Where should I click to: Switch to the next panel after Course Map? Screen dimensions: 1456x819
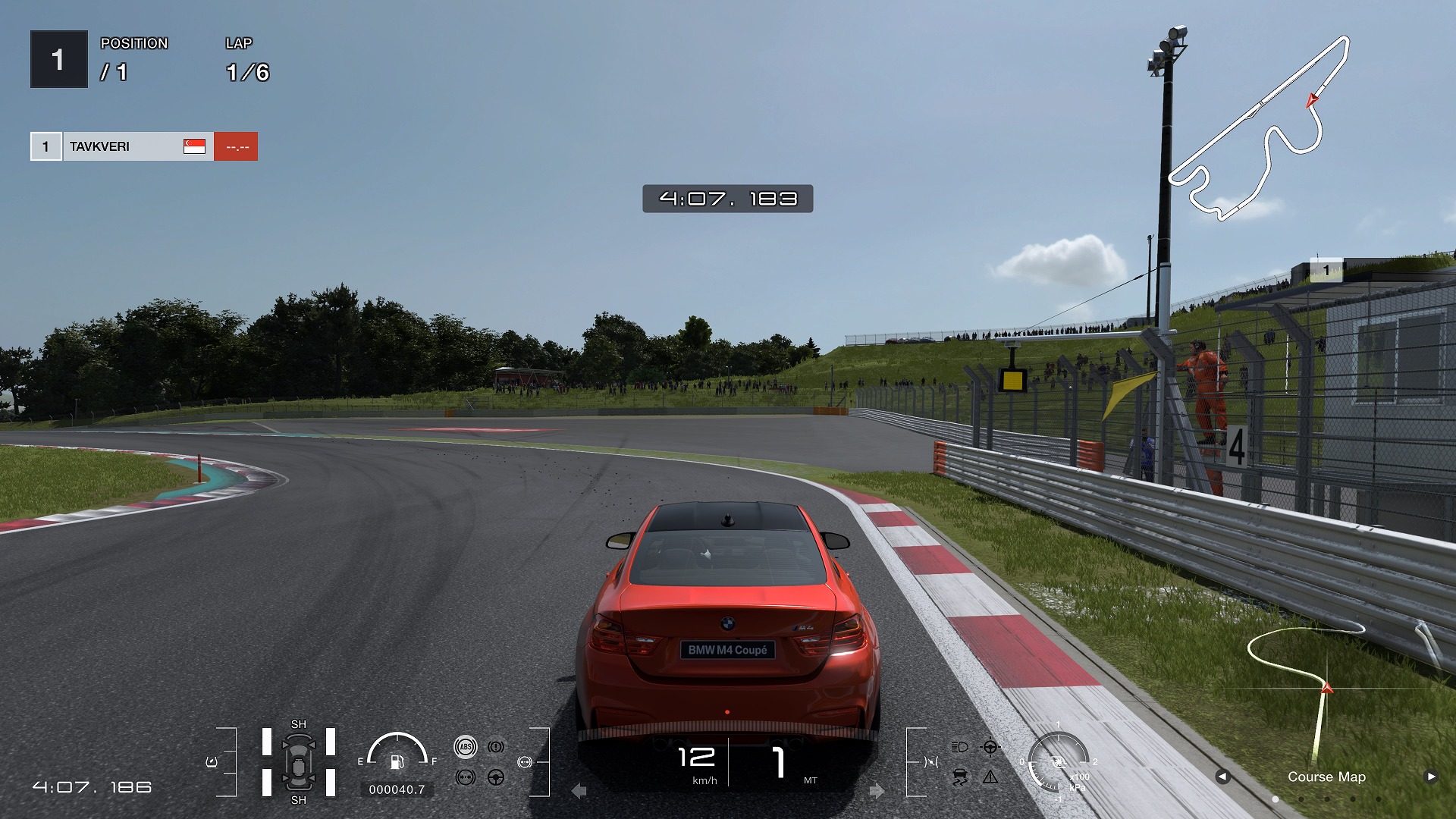coord(1431,776)
